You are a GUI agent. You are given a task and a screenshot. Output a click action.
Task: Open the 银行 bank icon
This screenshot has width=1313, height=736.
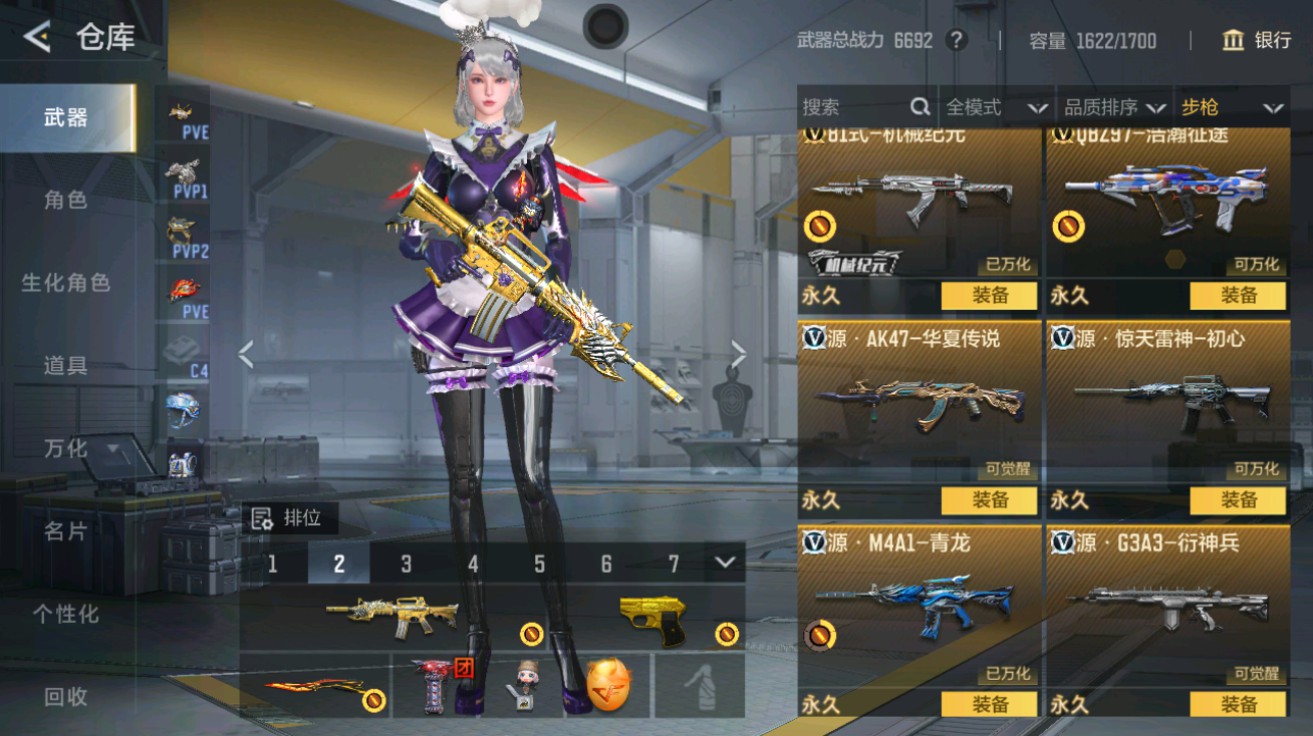1233,42
